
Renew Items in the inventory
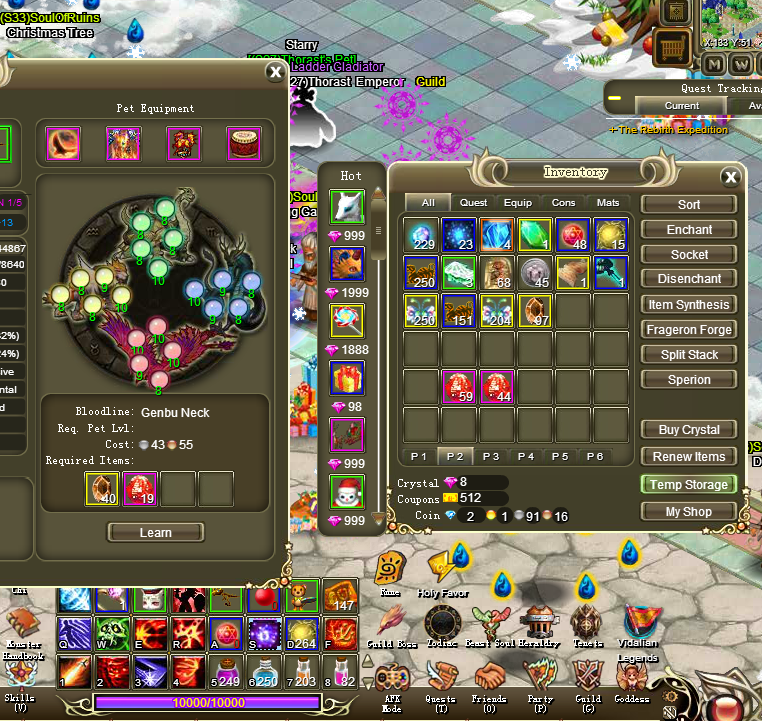(x=689, y=456)
